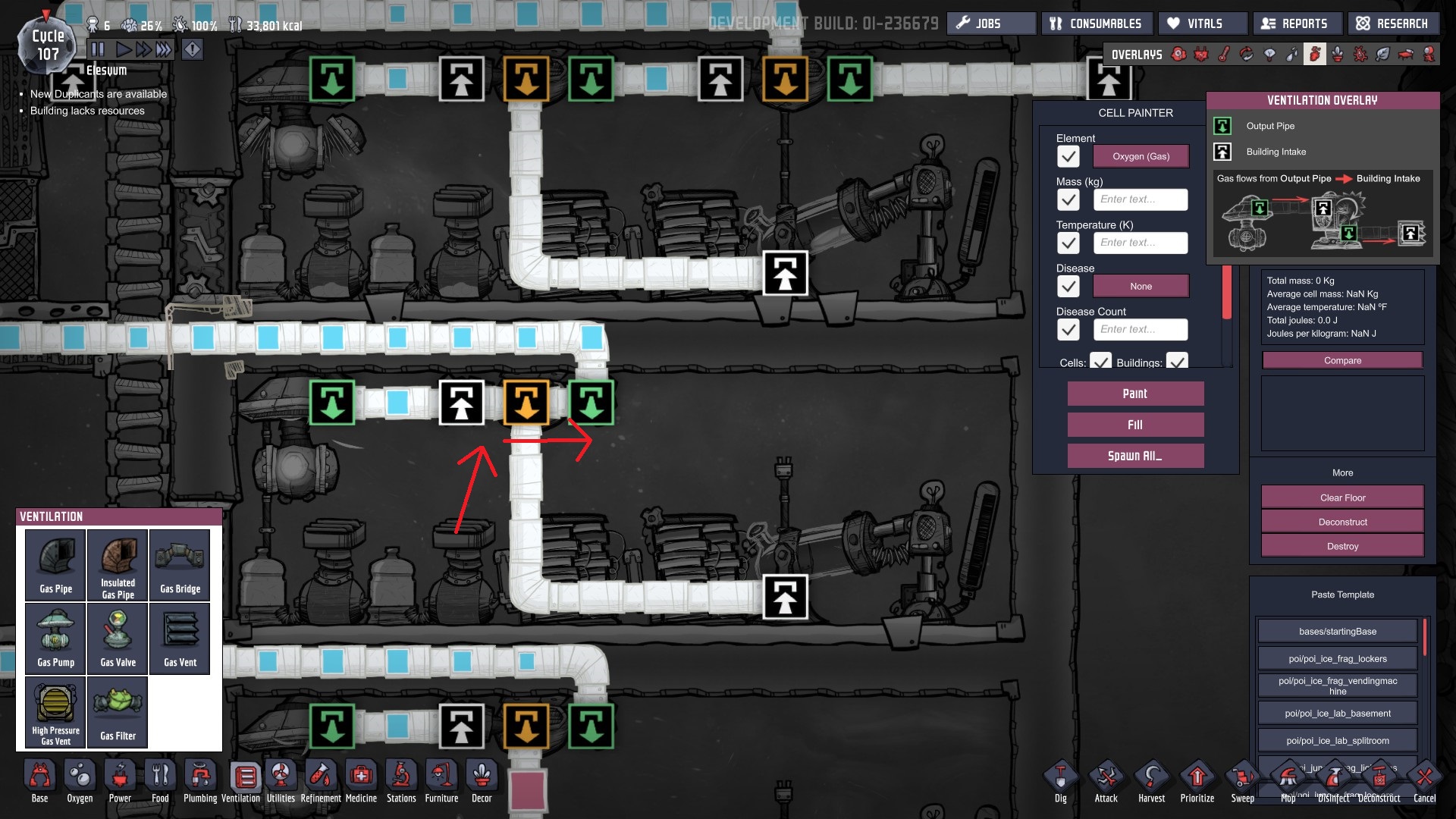Select the Gas Bridge build option
1456x819 pixels.
coord(180,565)
